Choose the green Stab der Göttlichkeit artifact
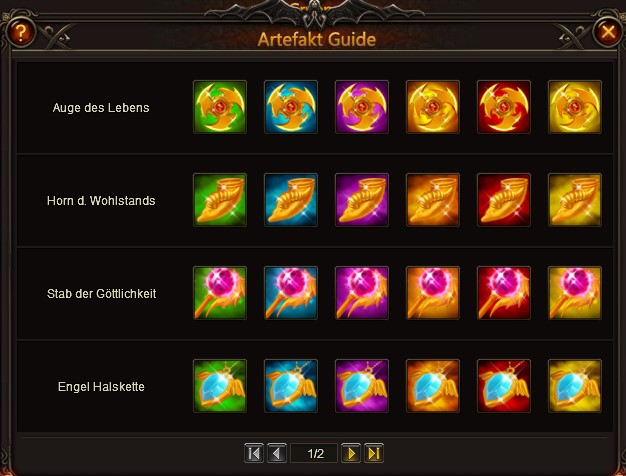 pos(220,293)
